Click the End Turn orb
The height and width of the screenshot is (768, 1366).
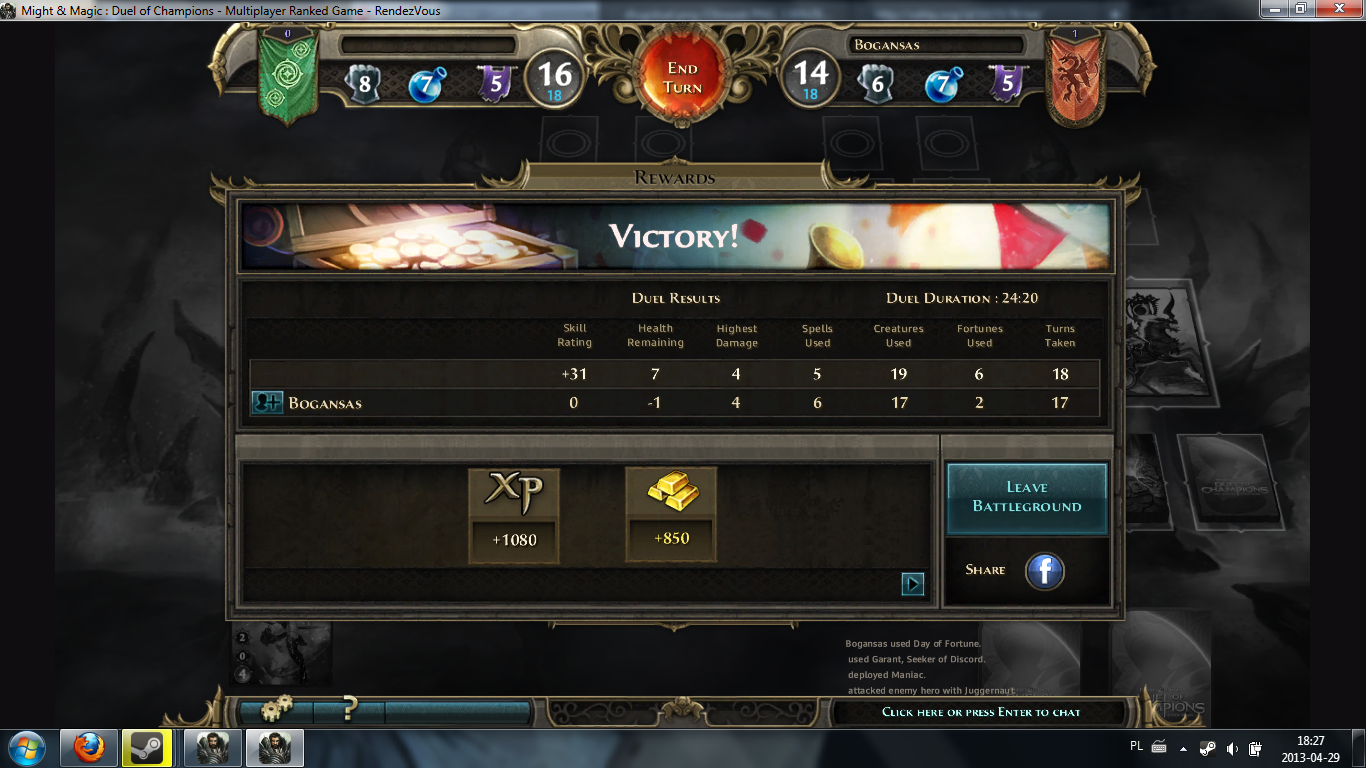683,78
